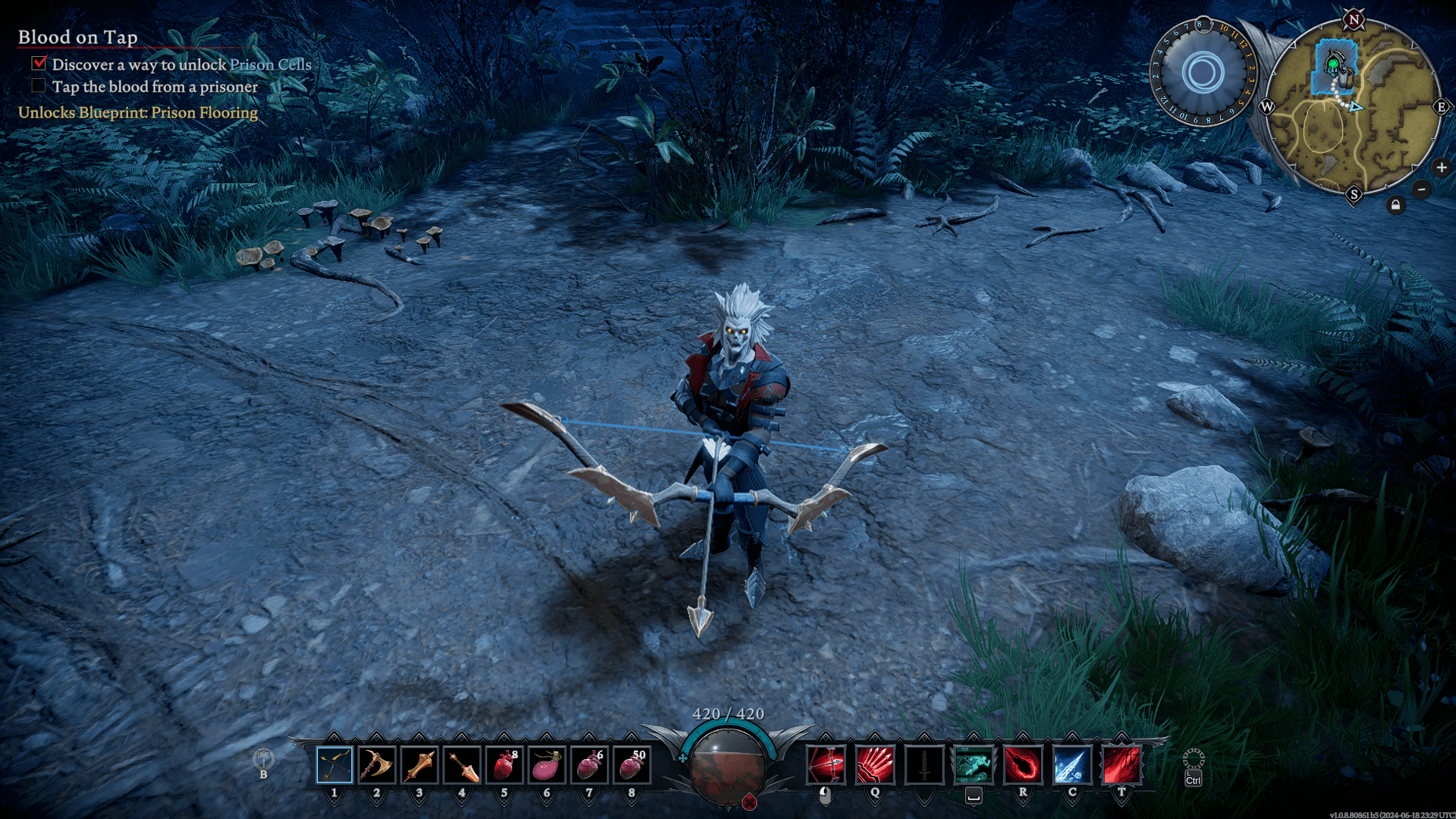Activate the multi-arrow Q ability
Image resolution: width=1456 pixels, height=819 pixels.
point(875,765)
